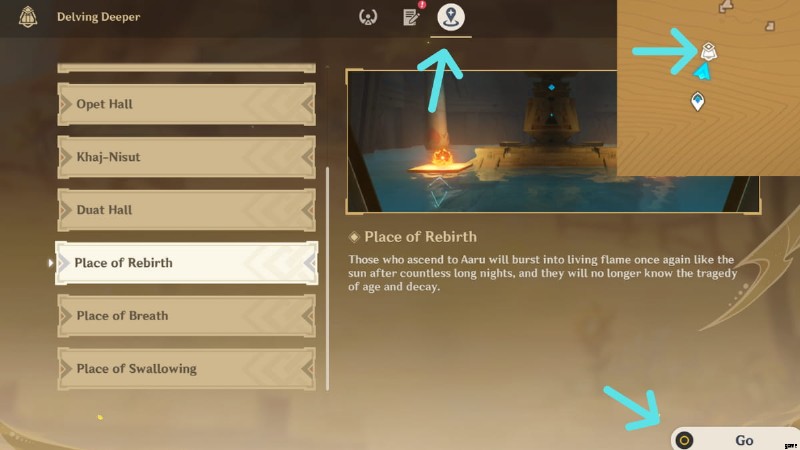
Task: Open the notes tab with red alert
Action: [410, 17]
